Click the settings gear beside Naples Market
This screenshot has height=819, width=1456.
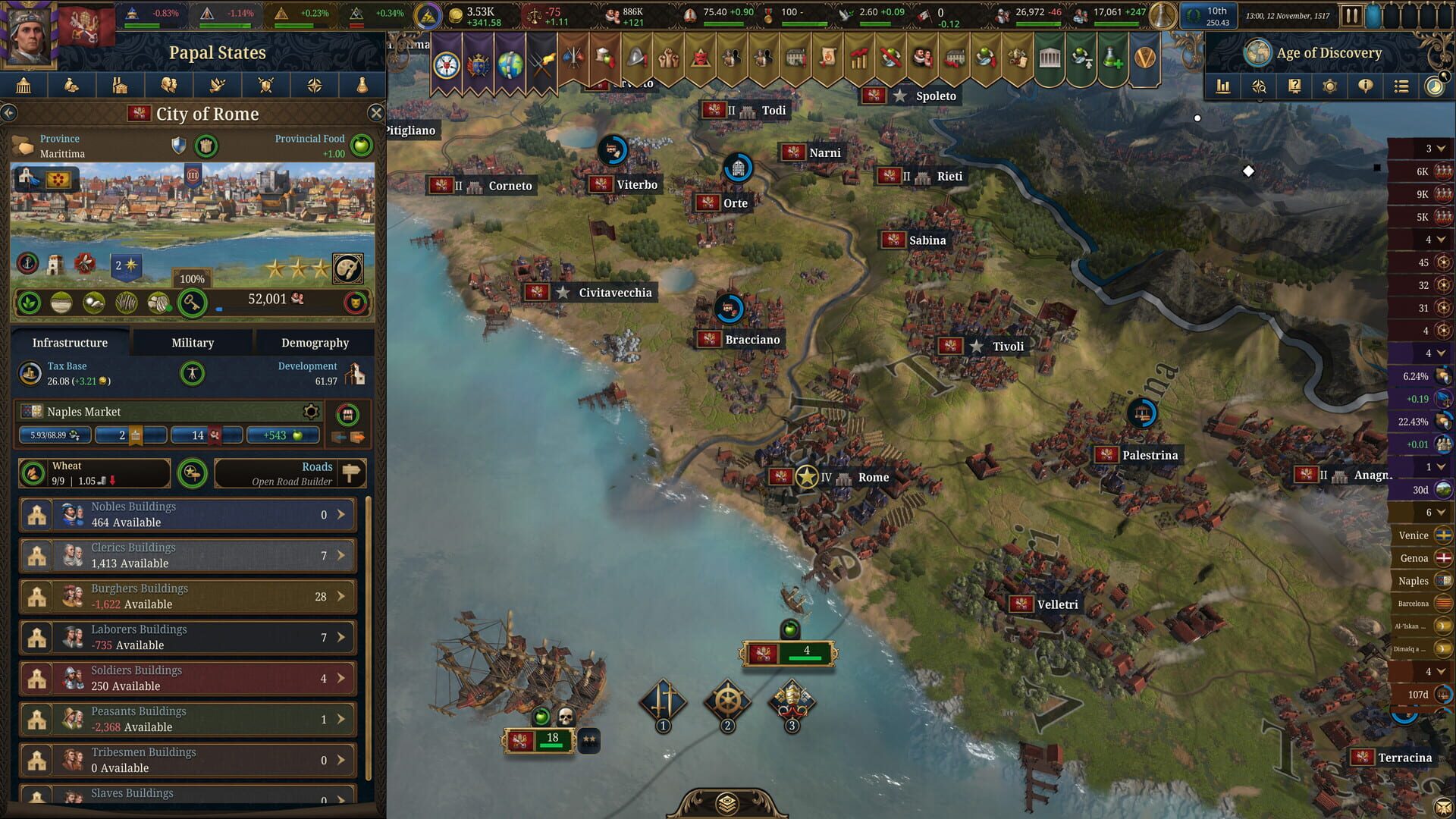[310, 410]
